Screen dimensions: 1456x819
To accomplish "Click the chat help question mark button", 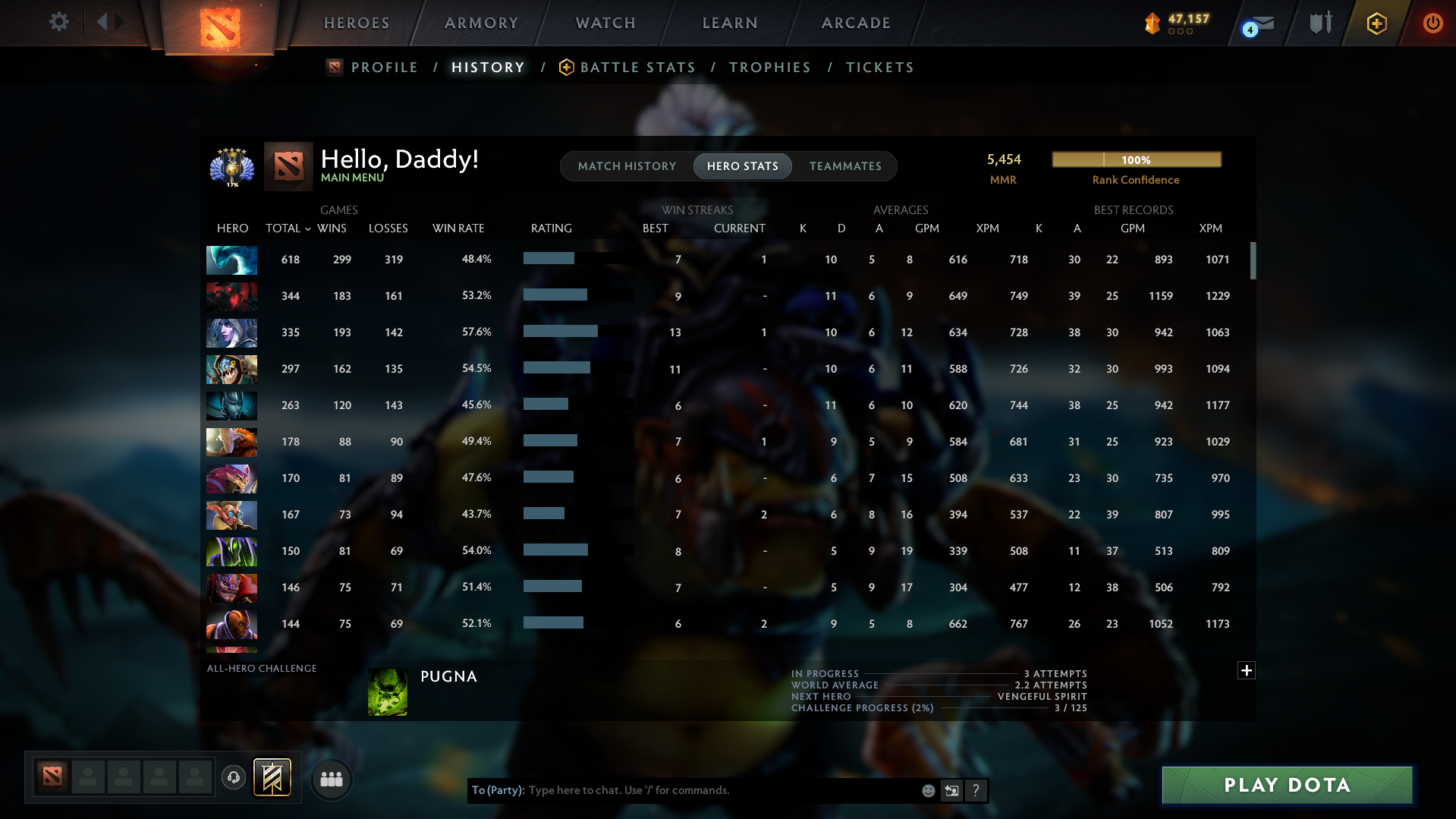I will tap(976, 790).
